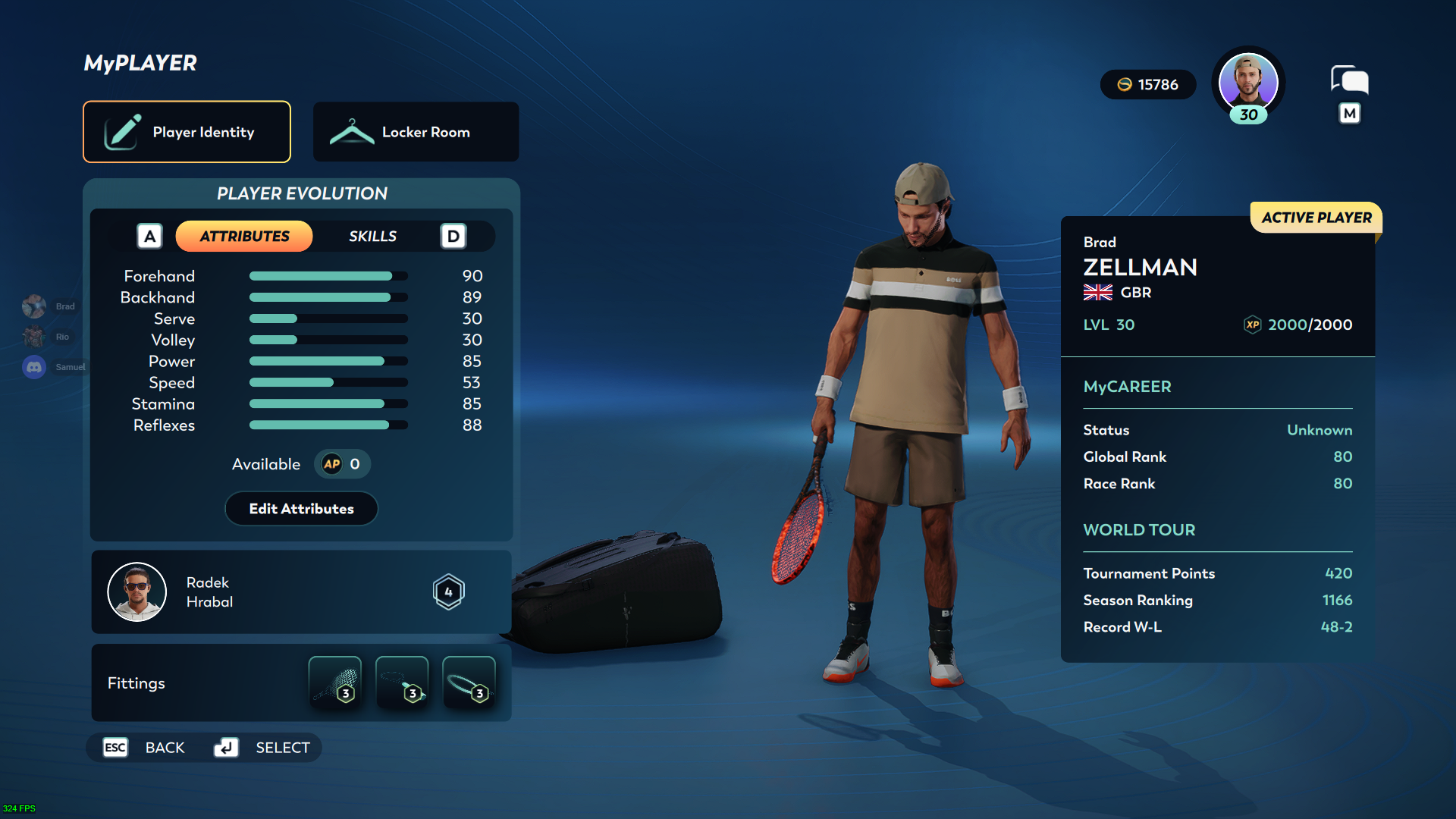1456x819 pixels.
Task: Click the Edit Attributes button
Action: (301, 509)
